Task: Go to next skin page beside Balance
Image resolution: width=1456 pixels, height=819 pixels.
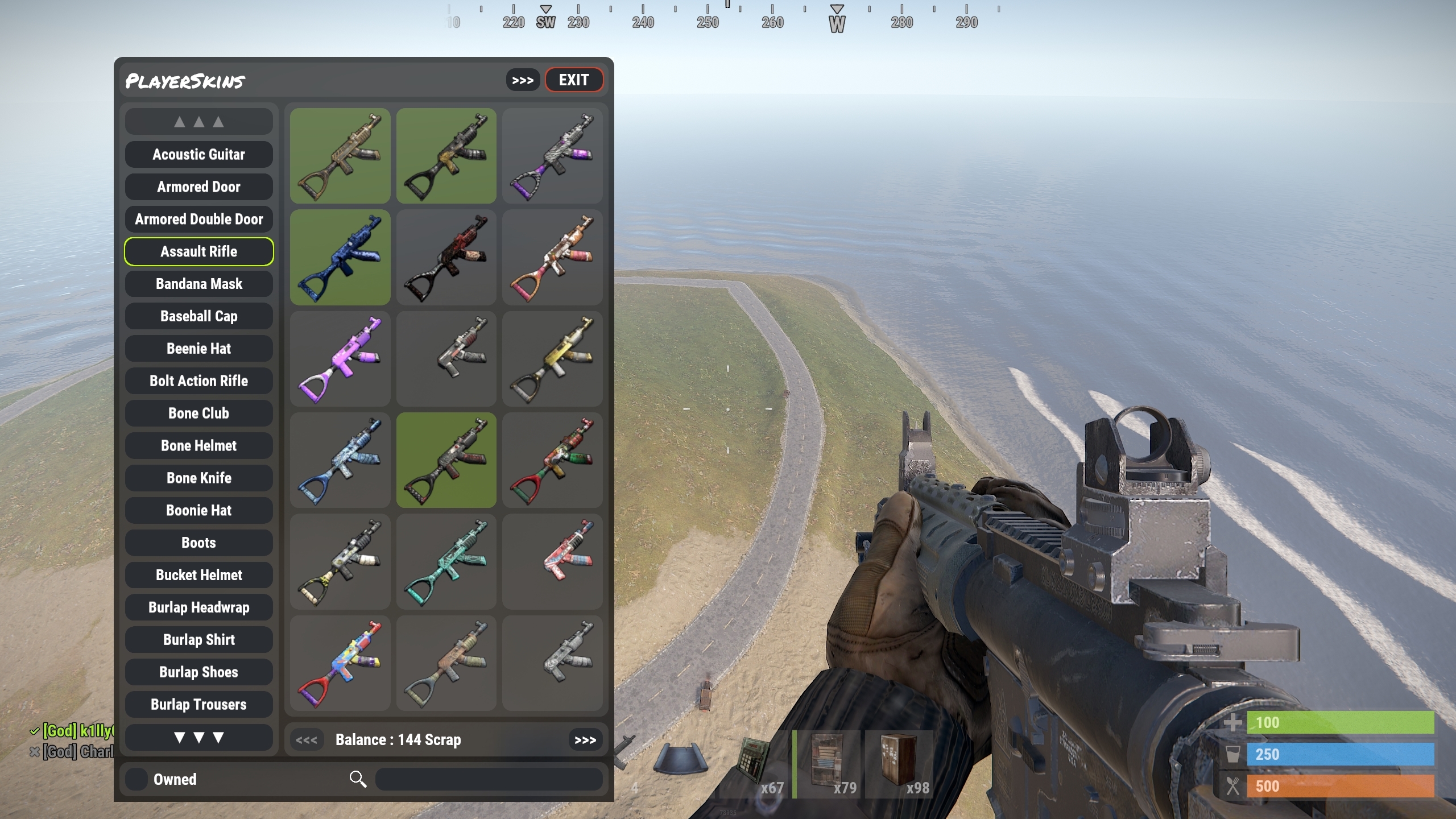Action: point(585,740)
